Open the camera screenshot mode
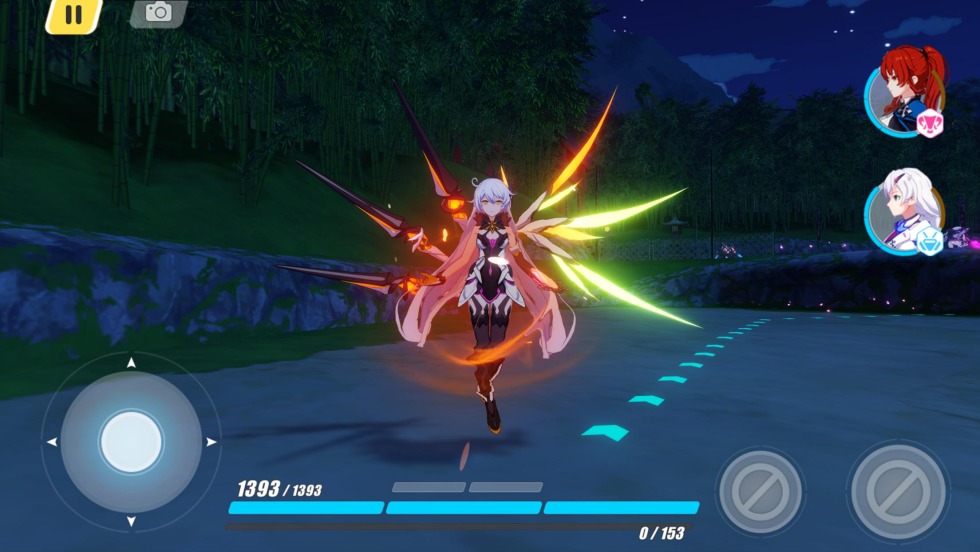980x552 pixels. pyautogui.click(x=158, y=12)
